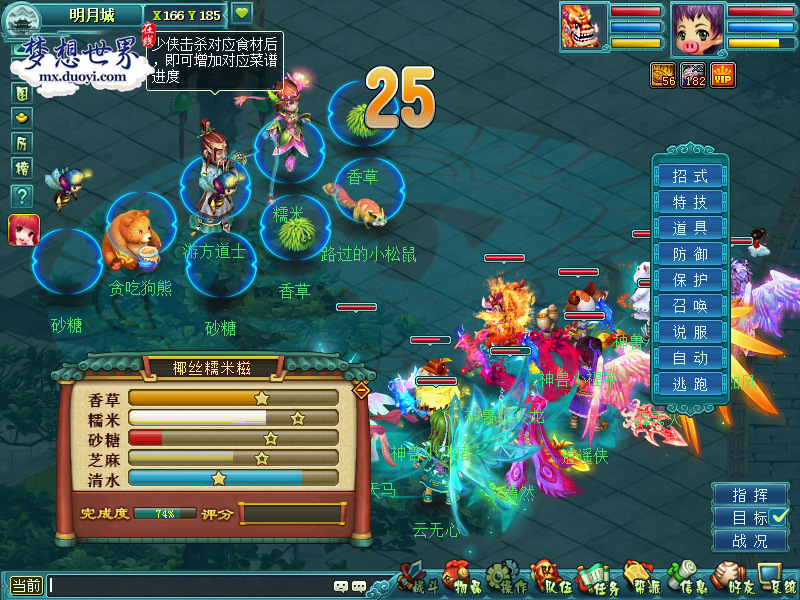Click the VIP icon

coord(723,74)
